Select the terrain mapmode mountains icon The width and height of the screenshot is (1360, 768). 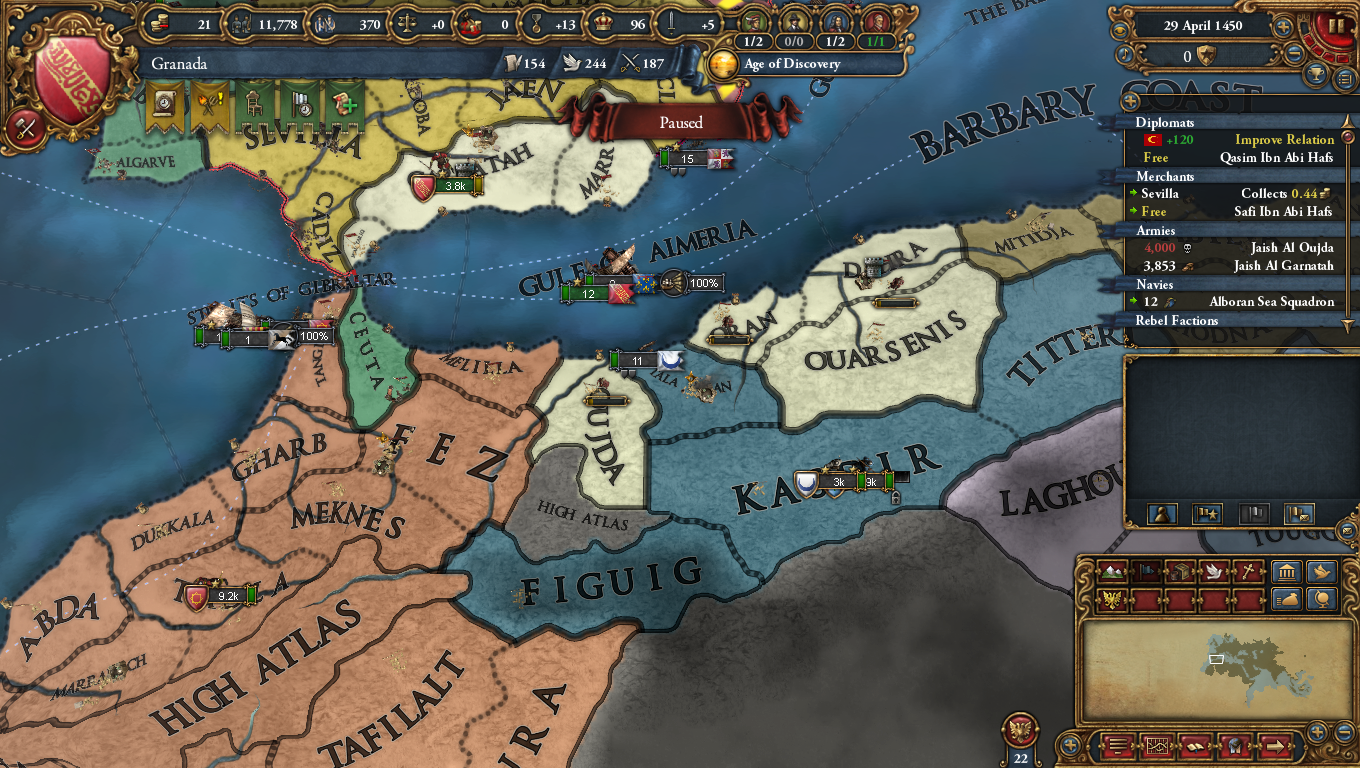tap(1113, 572)
